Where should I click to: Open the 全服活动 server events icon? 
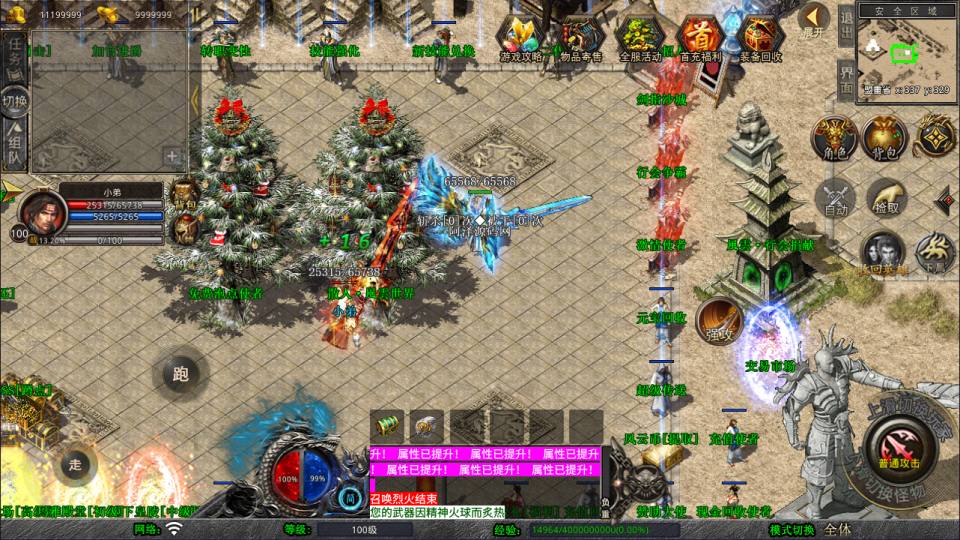(x=640, y=40)
